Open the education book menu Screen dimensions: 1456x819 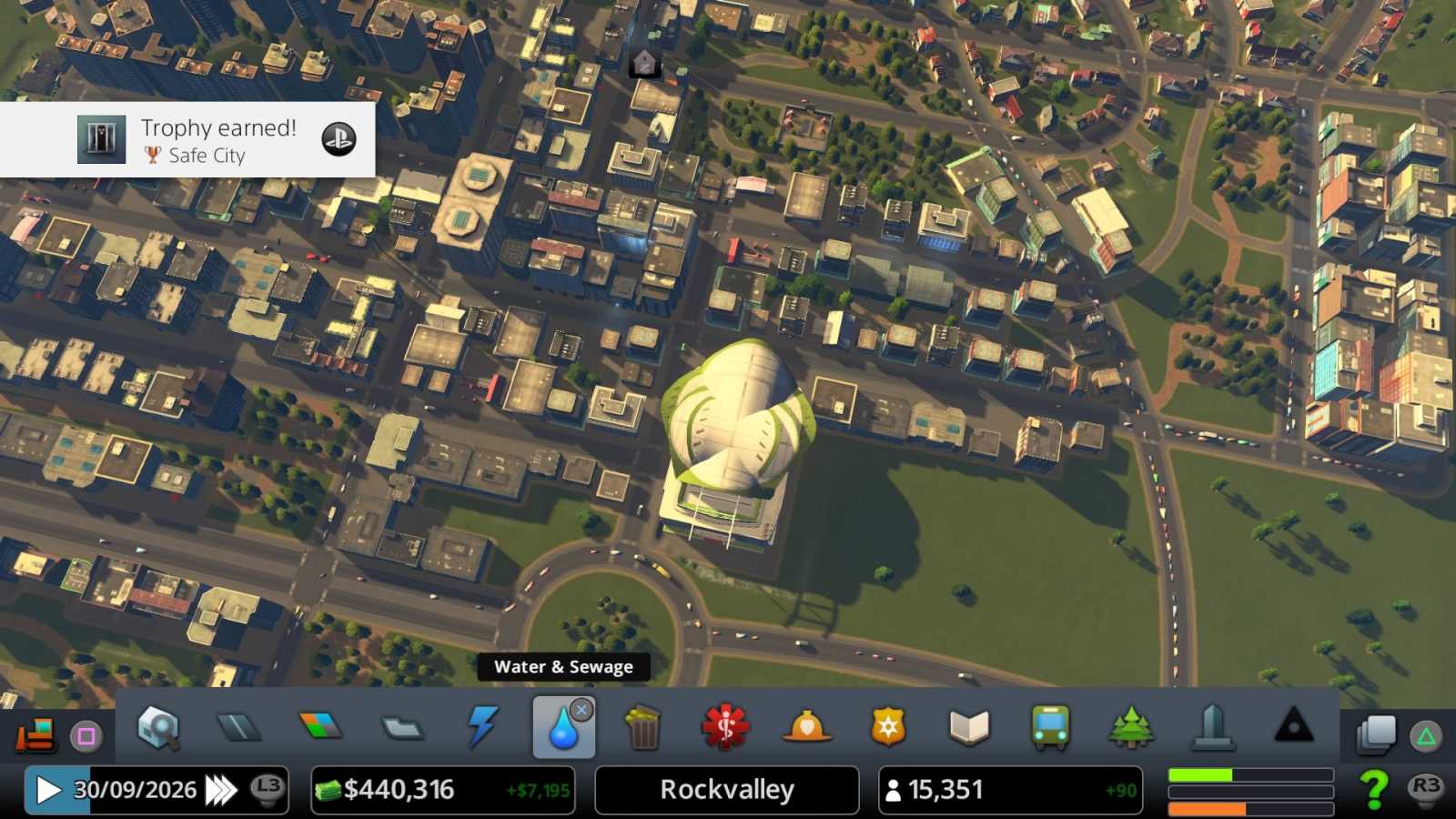click(968, 728)
